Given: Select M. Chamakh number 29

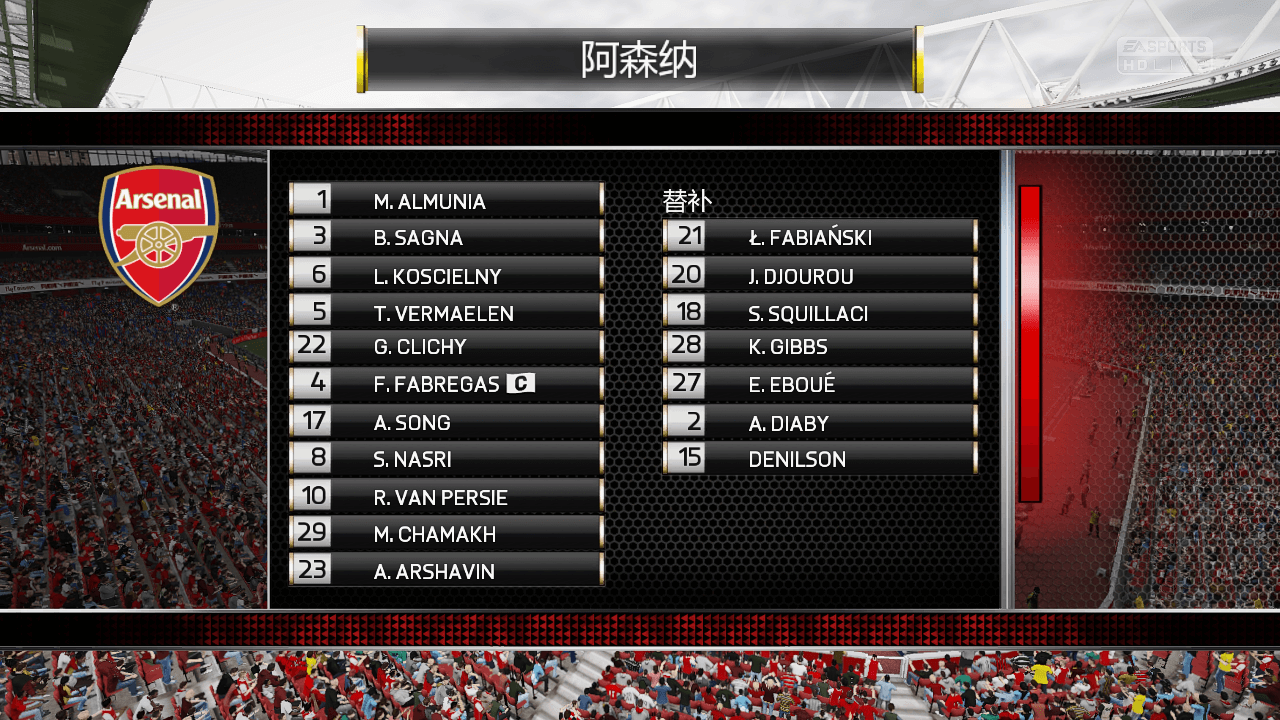Looking at the screenshot, I should [x=446, y=534].
